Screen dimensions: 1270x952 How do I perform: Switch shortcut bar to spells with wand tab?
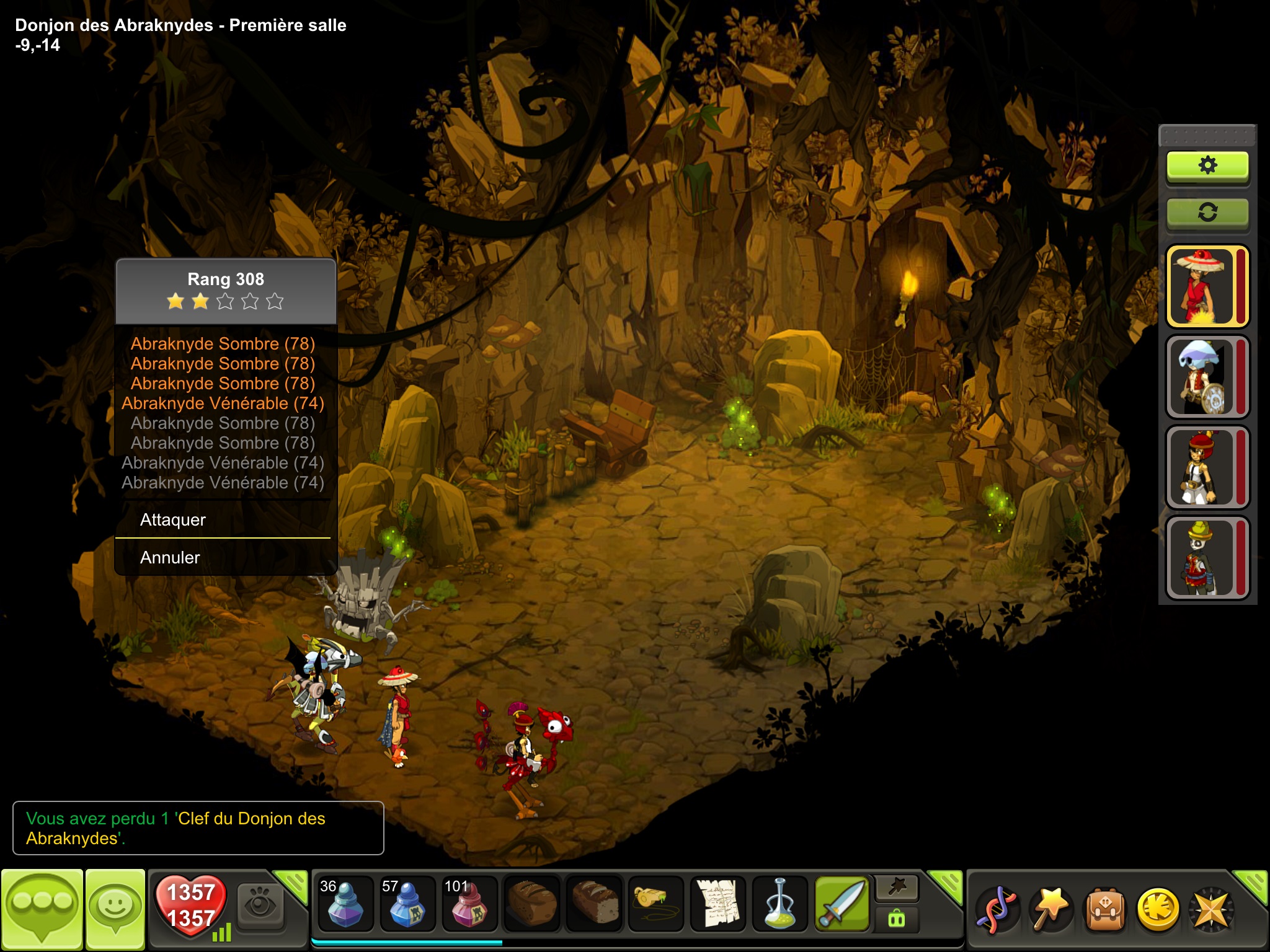click(897, 888)
